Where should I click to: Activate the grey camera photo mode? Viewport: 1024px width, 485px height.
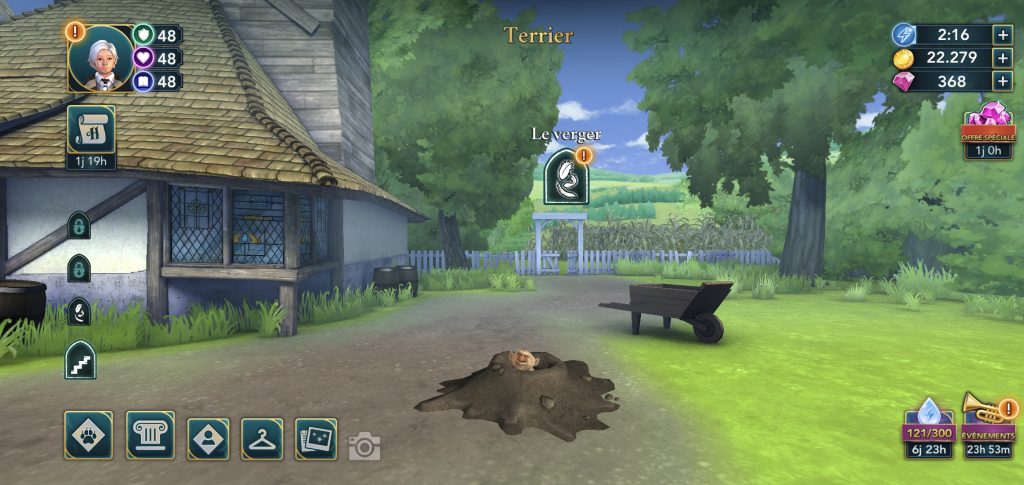click(x=365, y=446)
